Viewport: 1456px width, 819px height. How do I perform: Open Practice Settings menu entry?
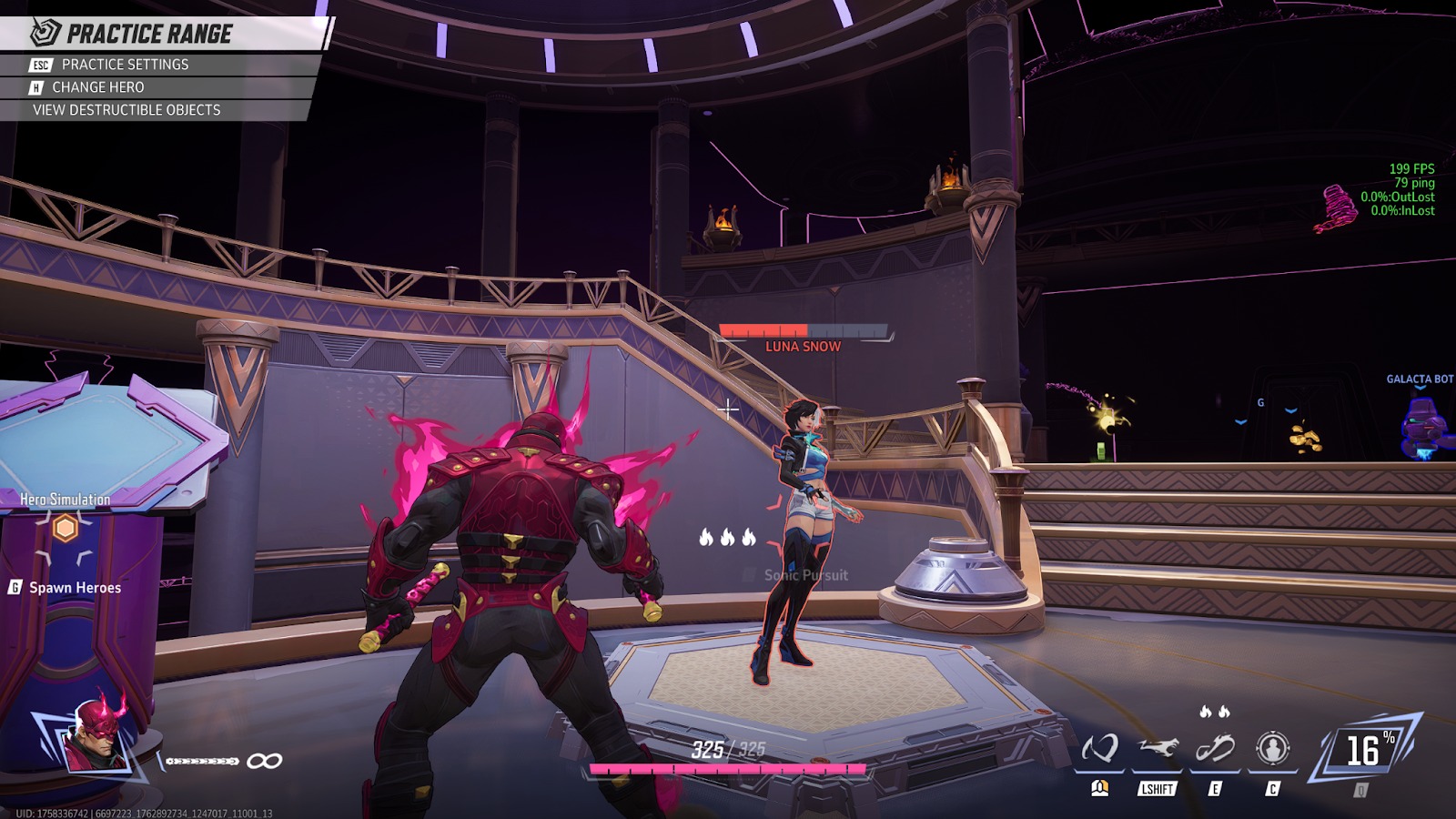(125, 65)
